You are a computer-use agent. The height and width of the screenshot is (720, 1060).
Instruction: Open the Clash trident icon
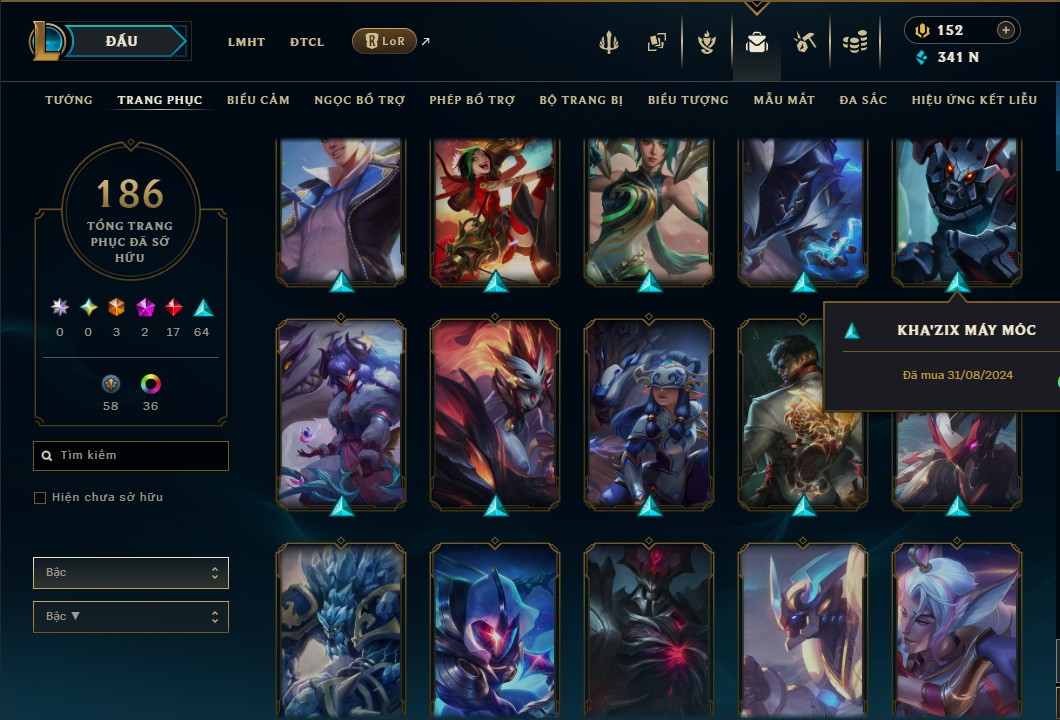609,42
